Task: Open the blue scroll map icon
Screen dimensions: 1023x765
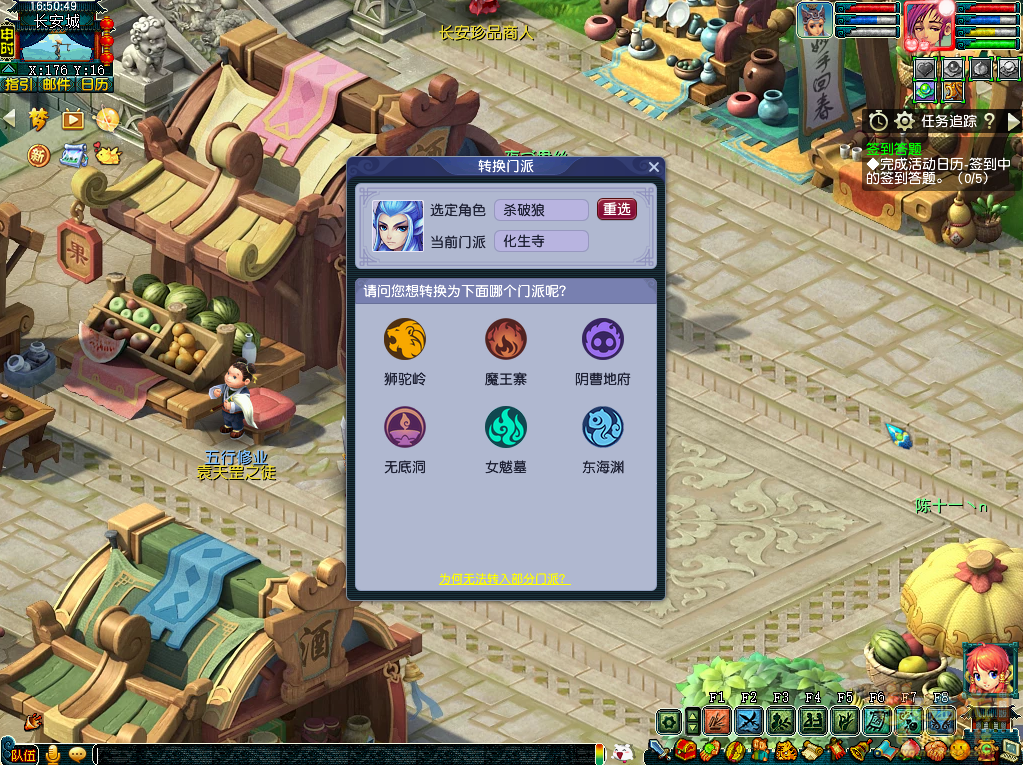Action: 73,155
